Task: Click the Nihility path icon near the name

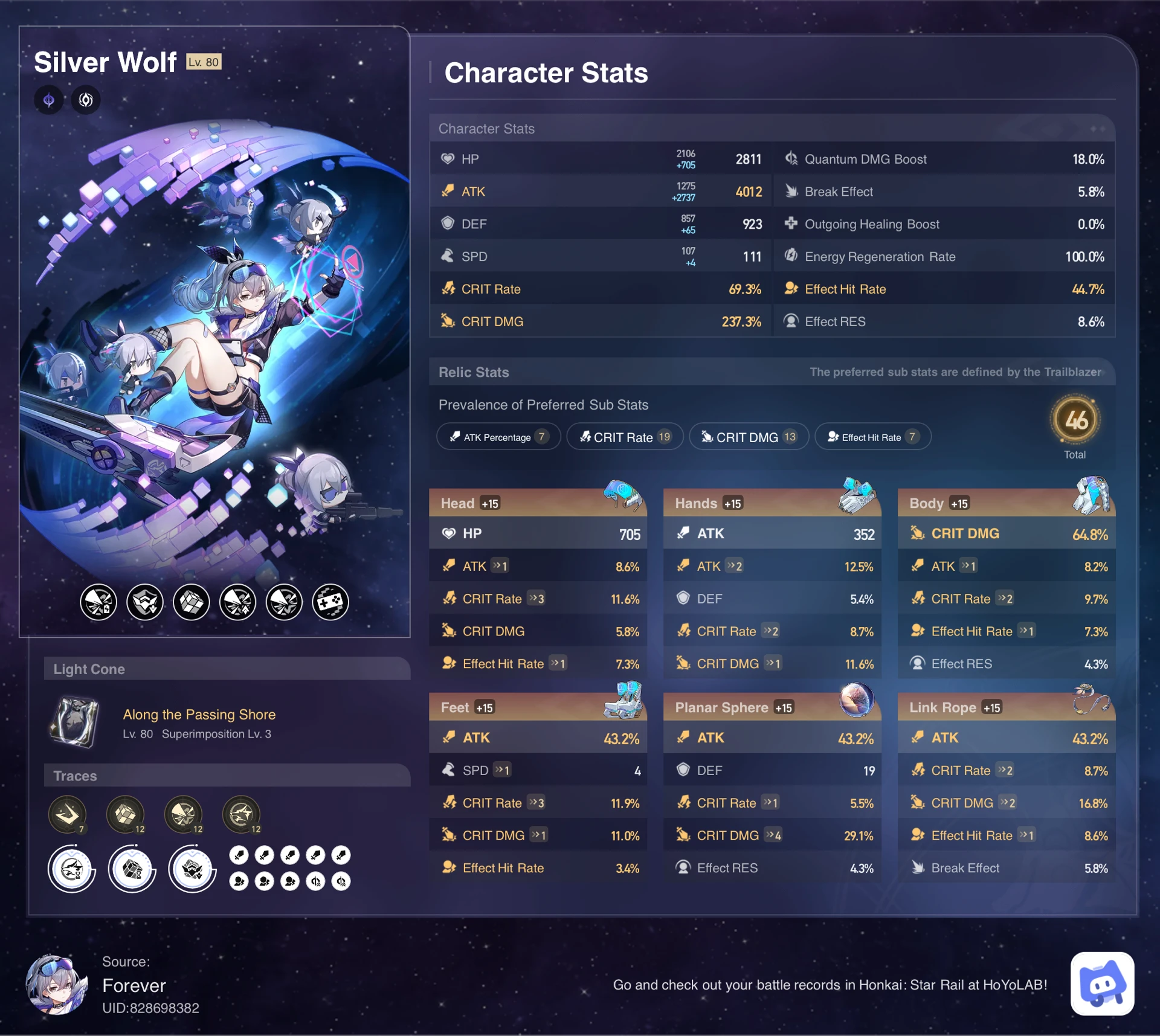Action: click(x=85, y=100)
